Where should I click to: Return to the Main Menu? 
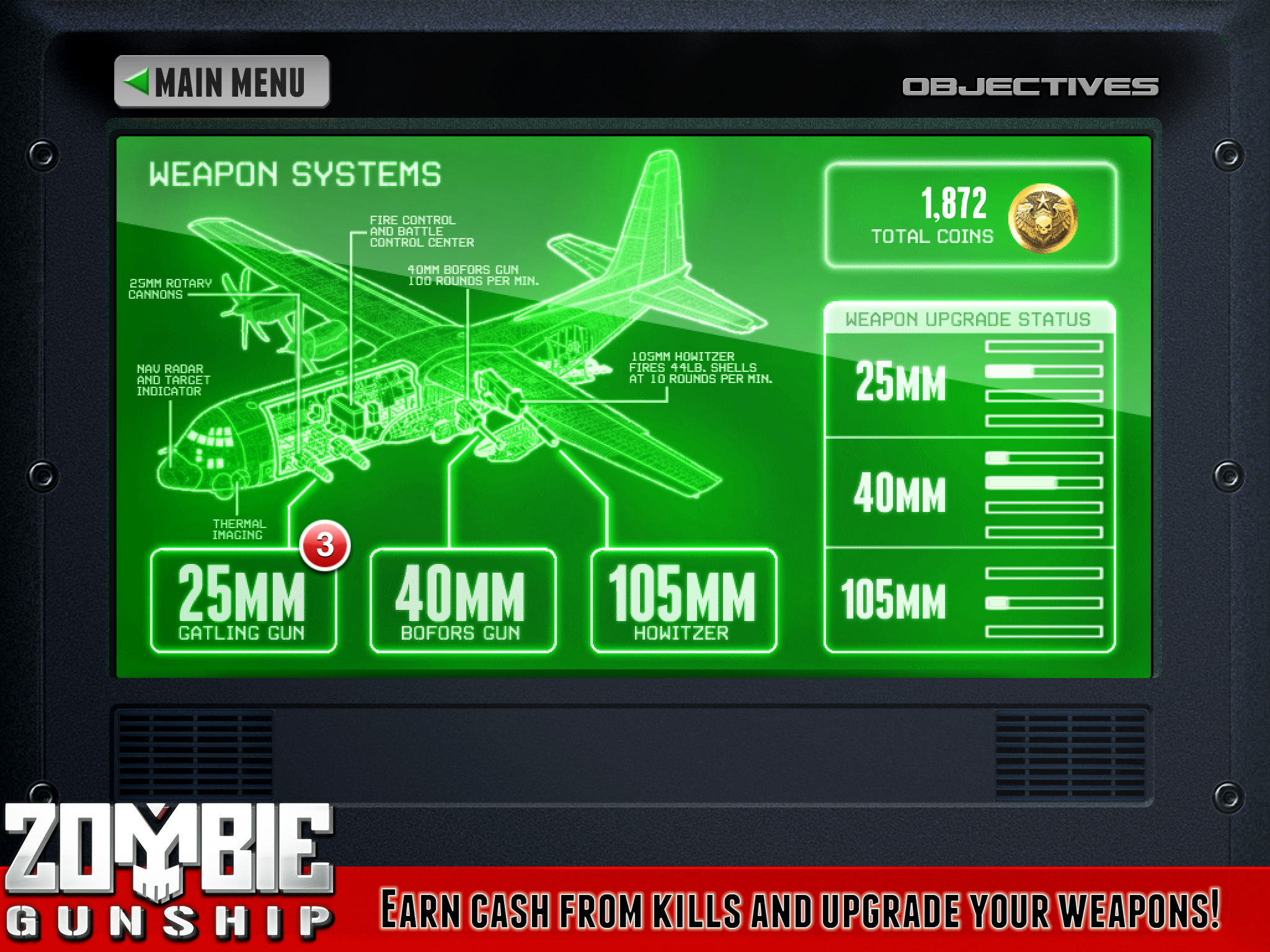(221, 81)
